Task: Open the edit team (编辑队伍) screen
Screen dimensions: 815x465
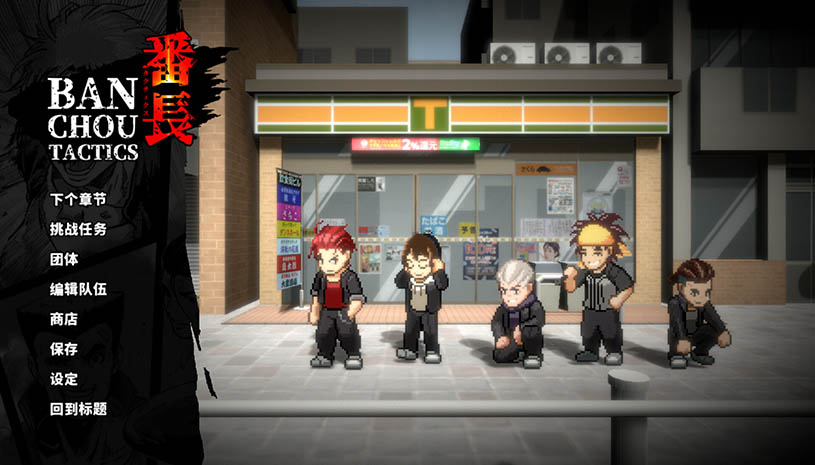Action: [x=78, y=289]
